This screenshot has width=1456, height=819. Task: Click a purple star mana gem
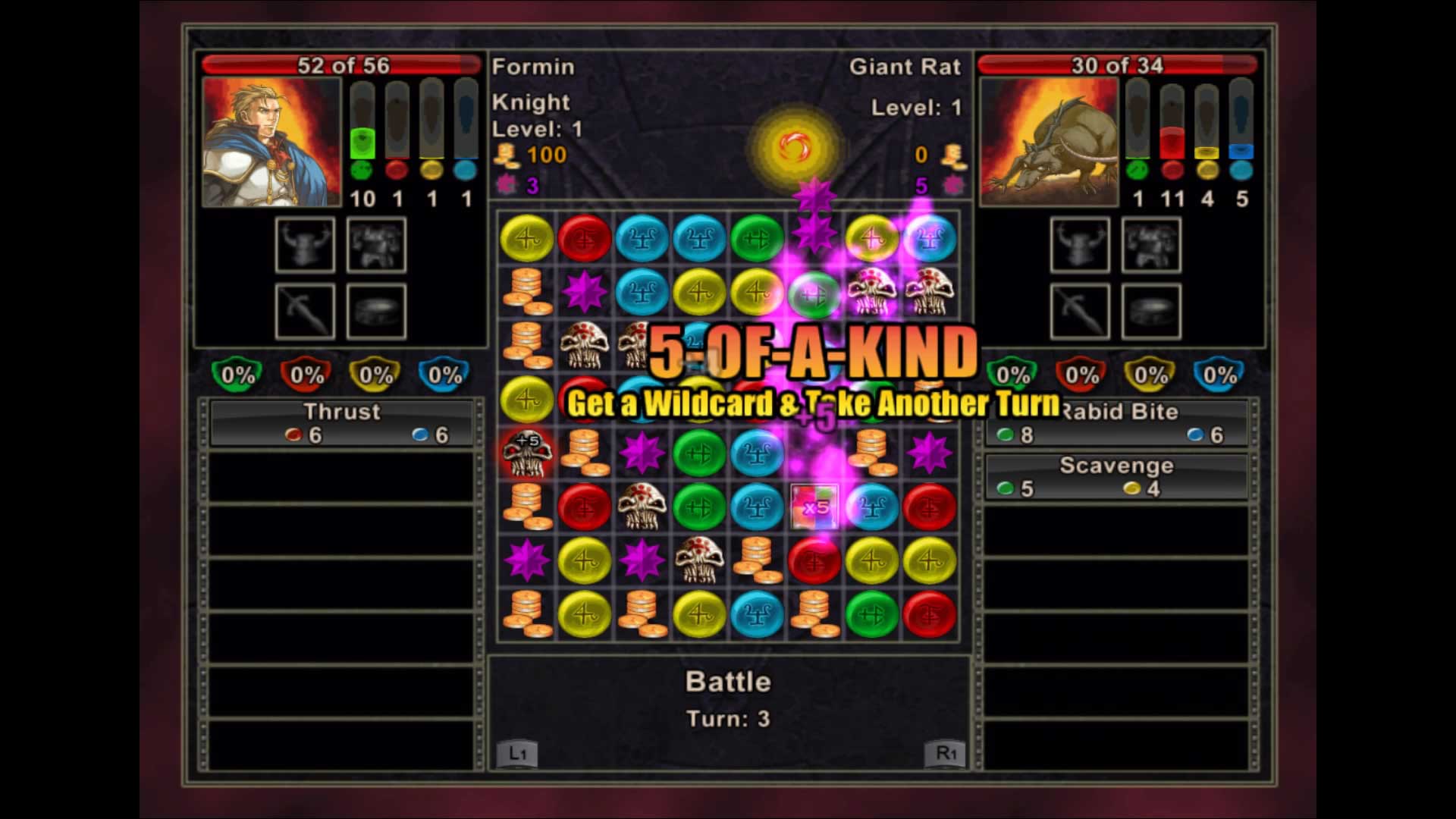(641, 451)
